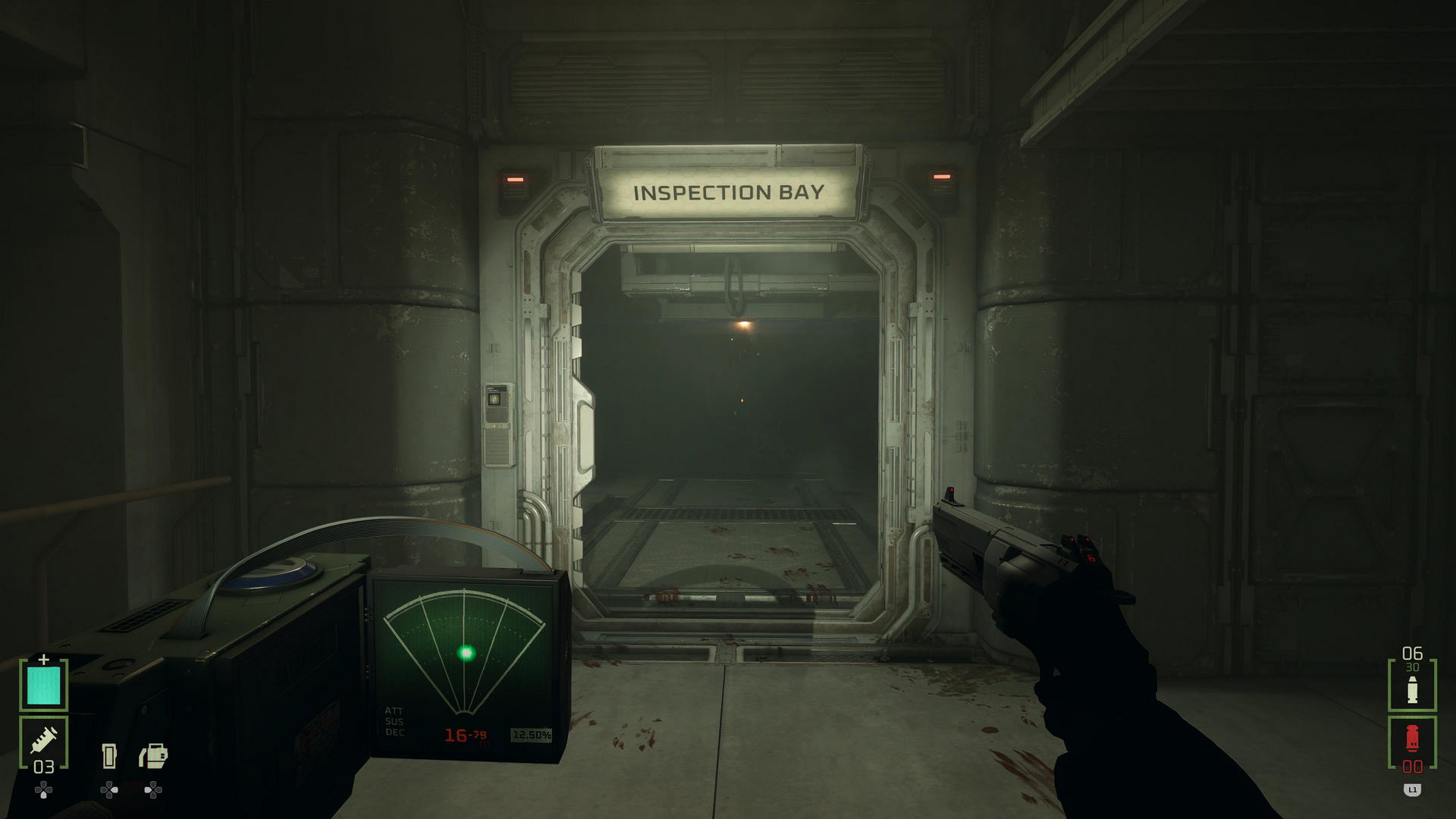Screen dimensions: 1456x819
Task: Choose the white pistol bullet slot
Action: tap(1412, 686)
